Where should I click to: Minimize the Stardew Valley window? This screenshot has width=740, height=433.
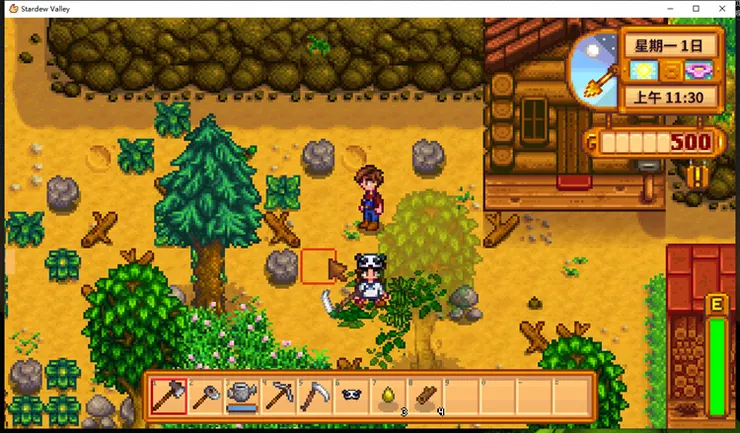[668, 8]
